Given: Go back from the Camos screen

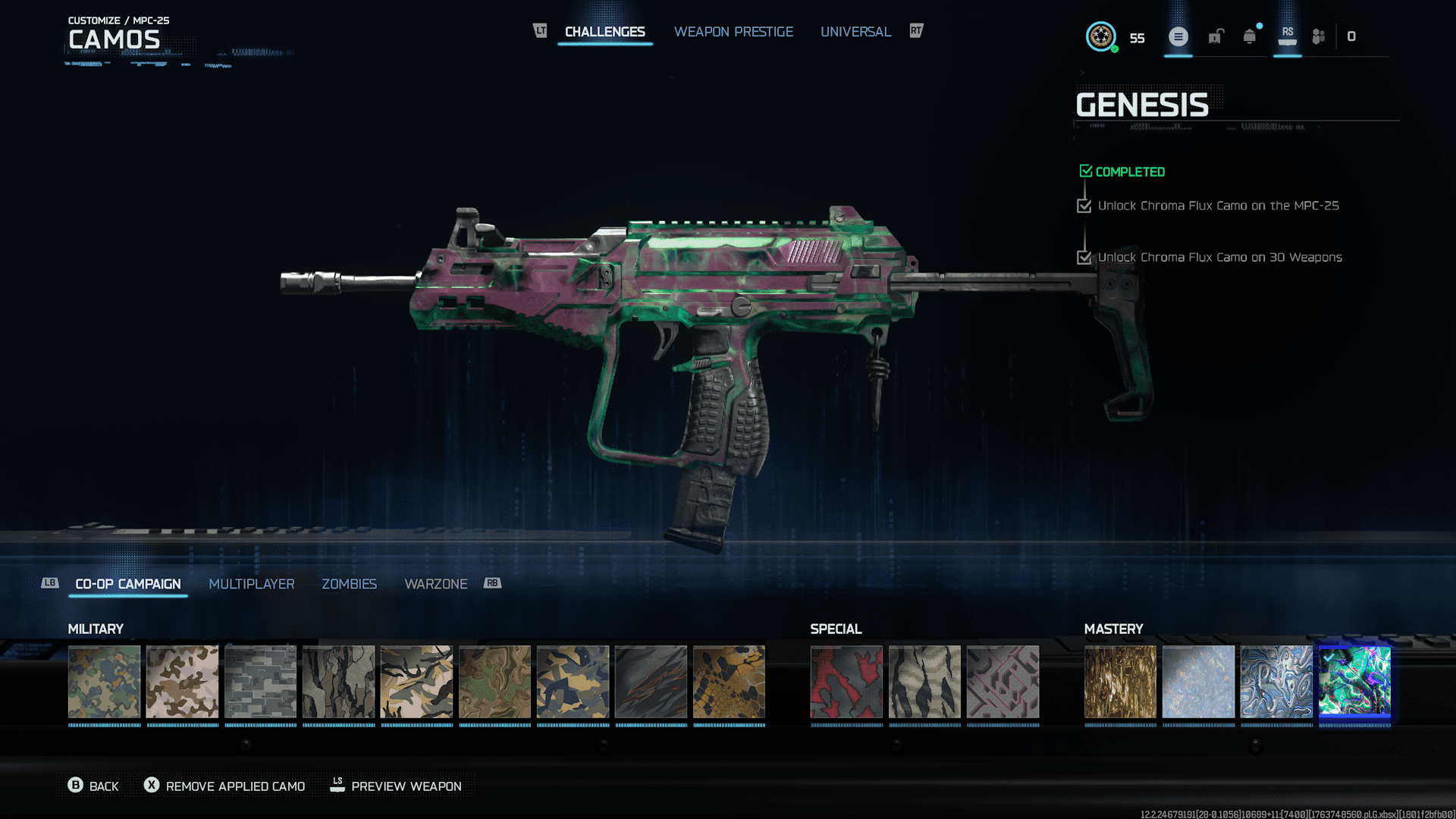Looking at the screenshot, I should pyautogui.click(x=93, y=786).
